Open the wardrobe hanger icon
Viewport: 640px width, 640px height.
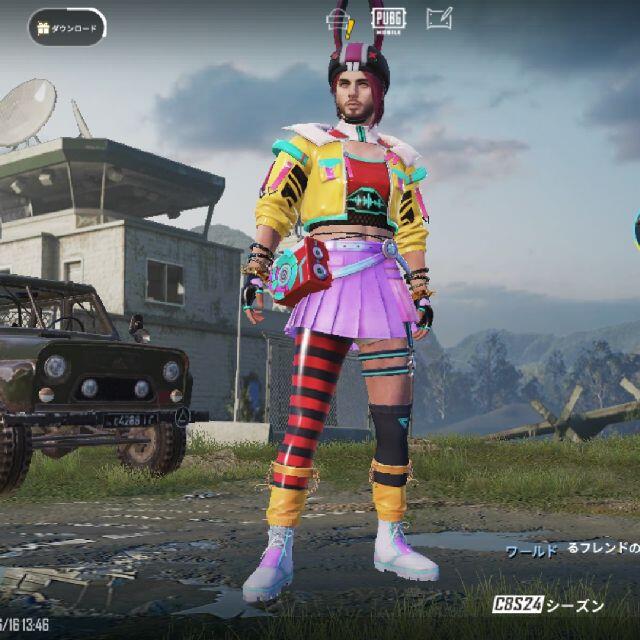point(337,18)
